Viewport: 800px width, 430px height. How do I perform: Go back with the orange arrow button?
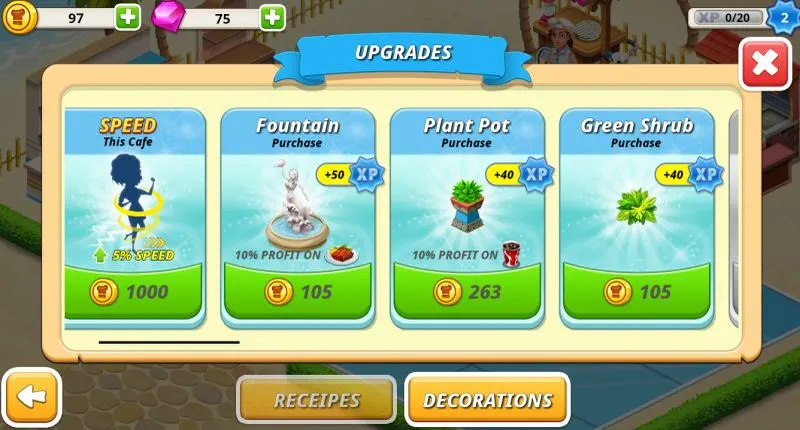[x=32, y=397]
